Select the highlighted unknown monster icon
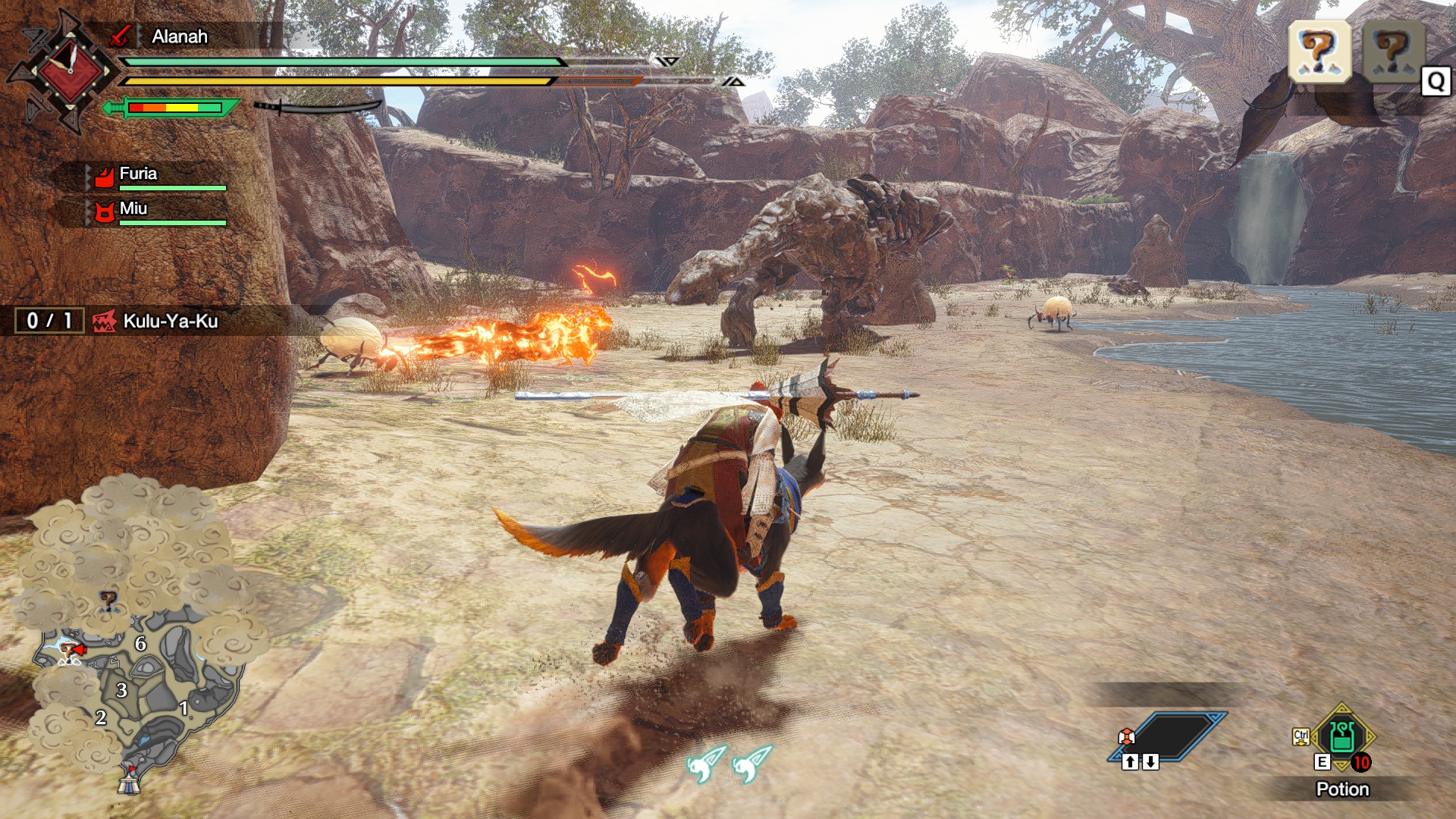Viewport: 1456px width, 819px height. click(x=1319, y=52)
